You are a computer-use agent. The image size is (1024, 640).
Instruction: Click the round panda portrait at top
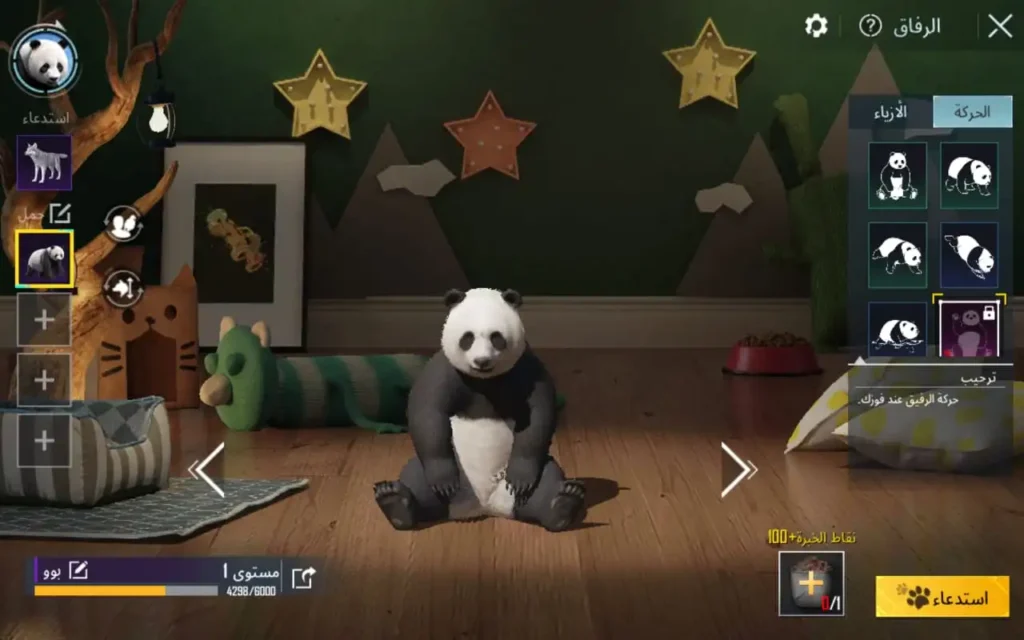[44, 62]
